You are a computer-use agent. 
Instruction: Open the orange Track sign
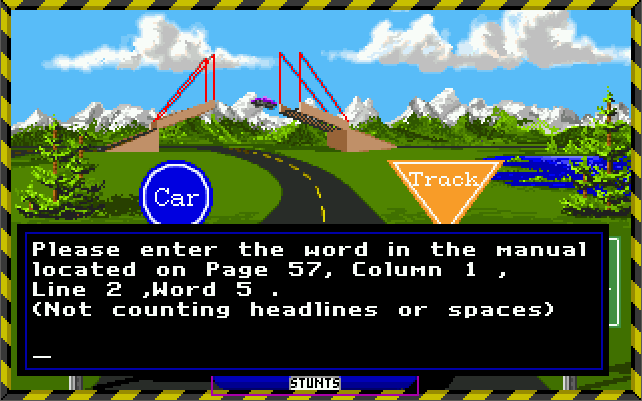[444, 184]
